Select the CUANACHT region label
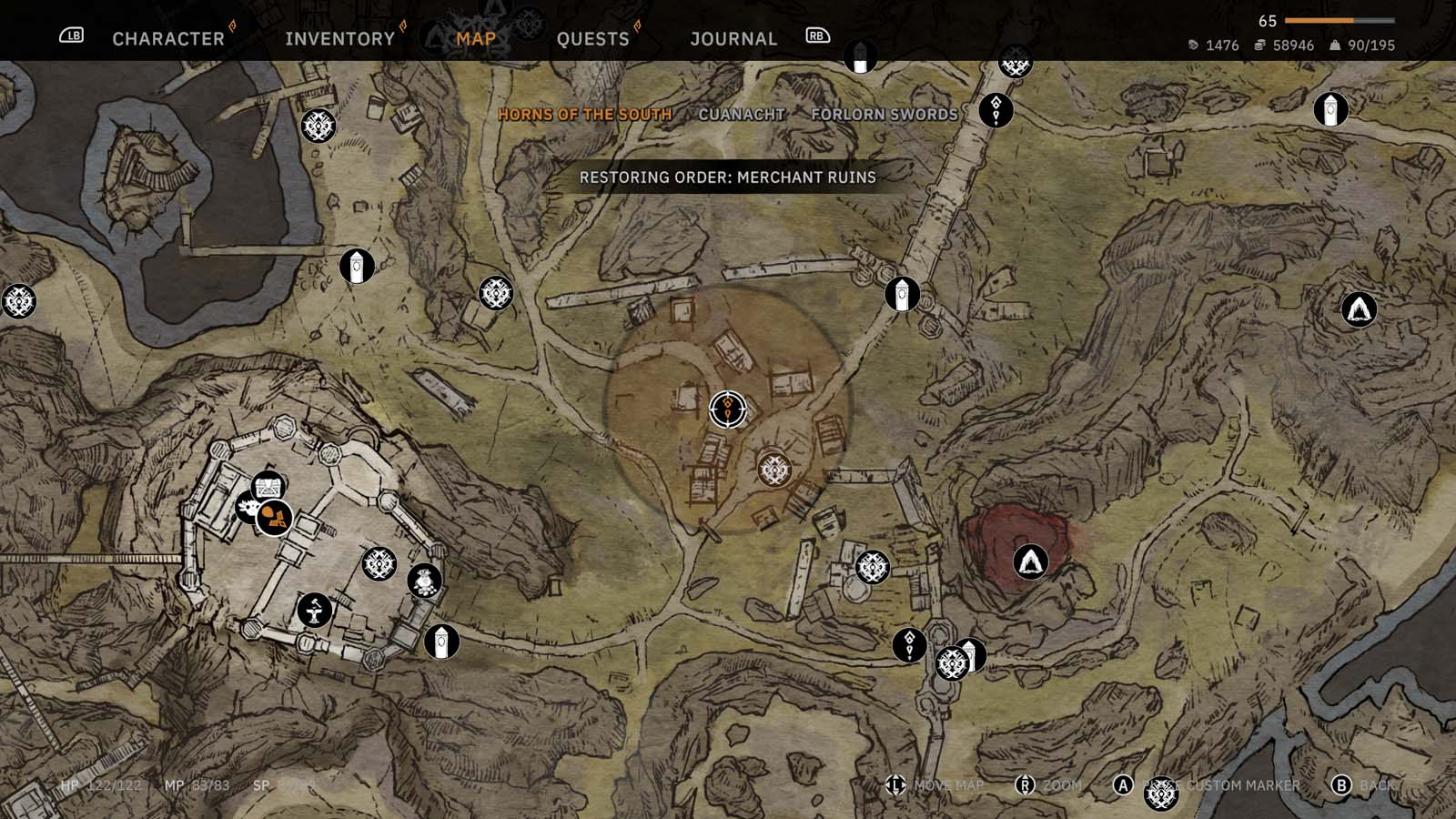Viewport: 1456px width, 819px height. tap(742, 115)
